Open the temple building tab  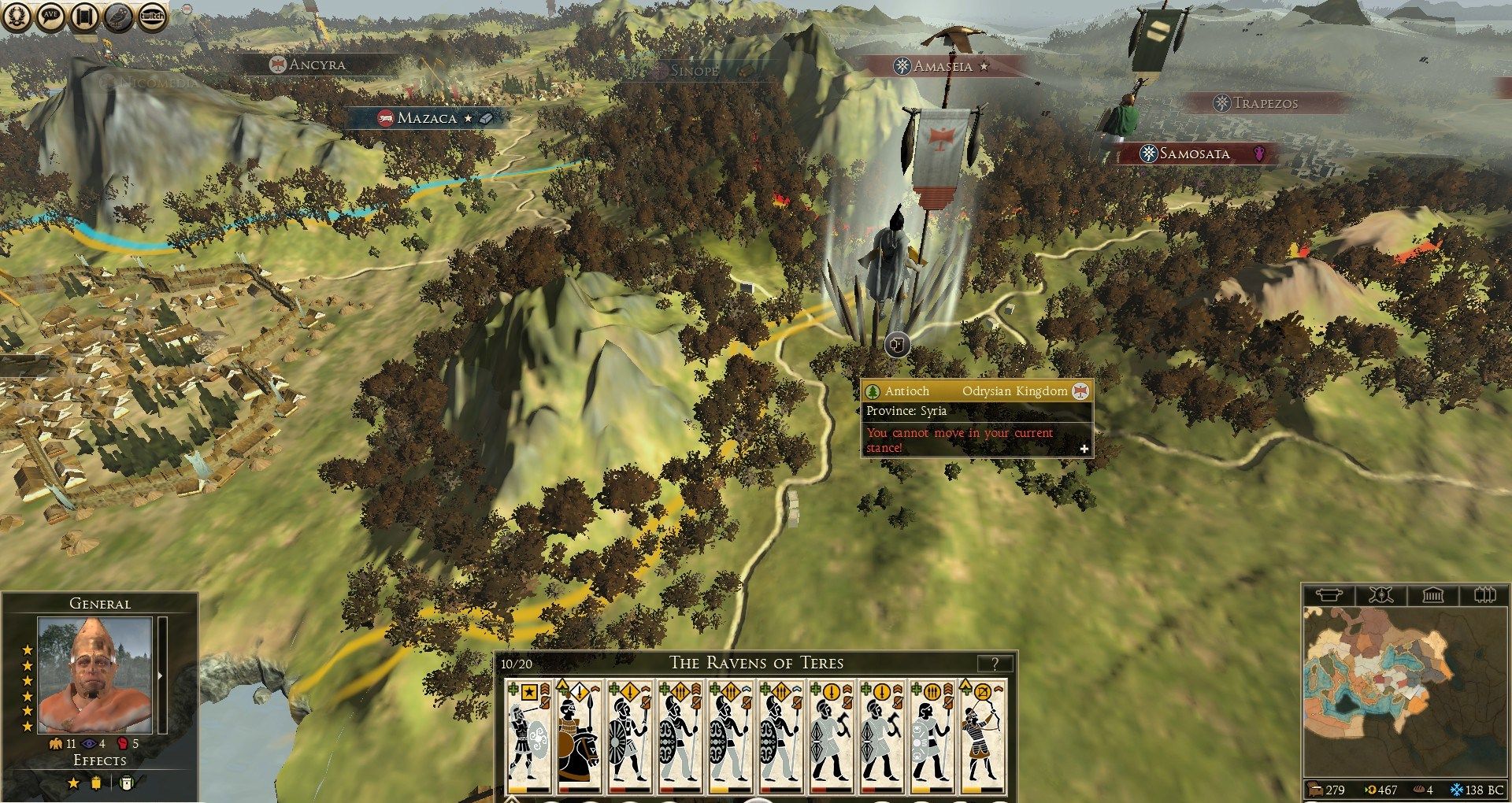[1432, 595]
